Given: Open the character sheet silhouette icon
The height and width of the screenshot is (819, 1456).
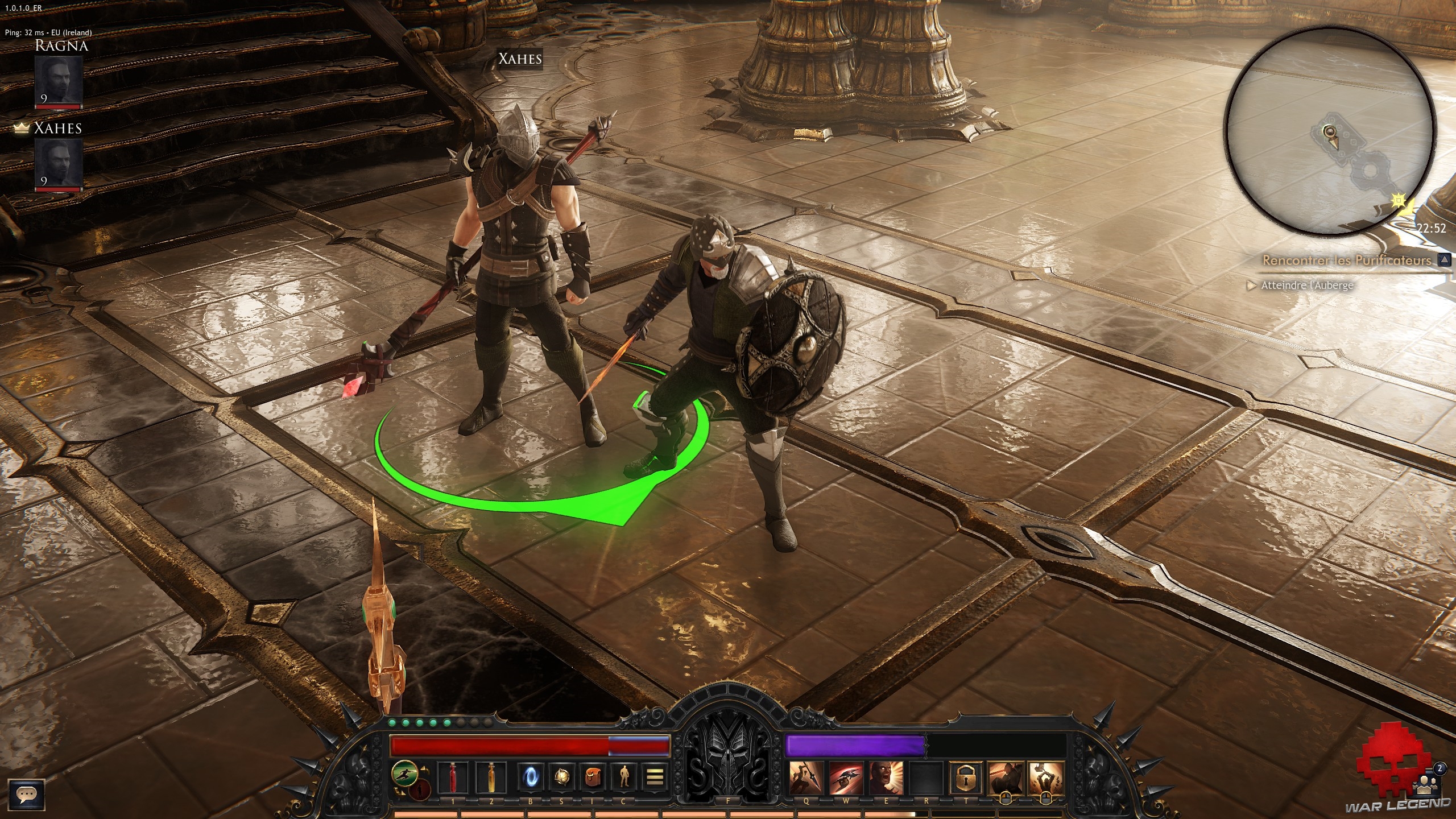Looking at the screenshot, I should pyautogui.click(x=624, y=777).
